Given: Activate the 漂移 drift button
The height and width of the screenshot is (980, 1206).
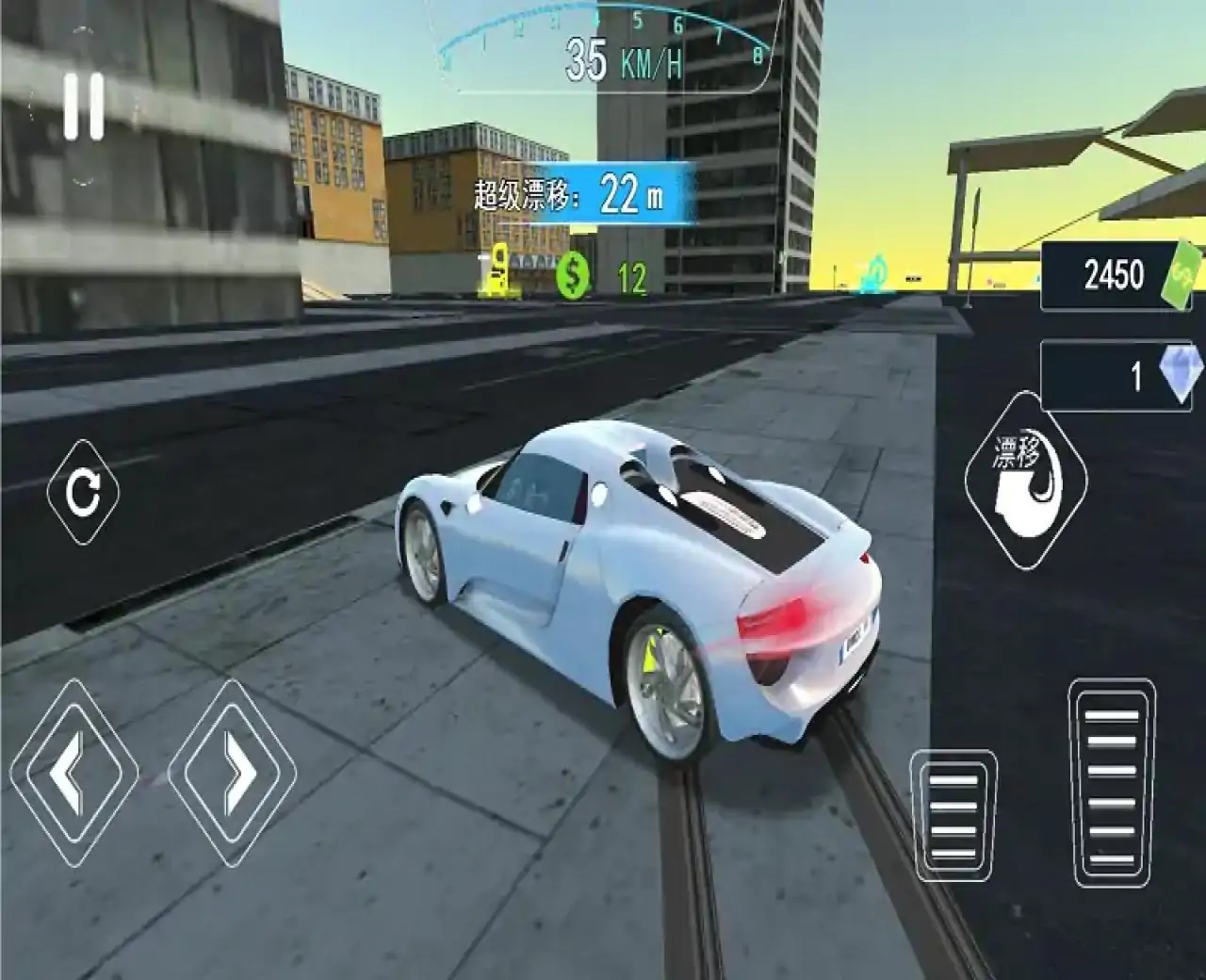Looking at the screenshot, I should point(1026,481).
